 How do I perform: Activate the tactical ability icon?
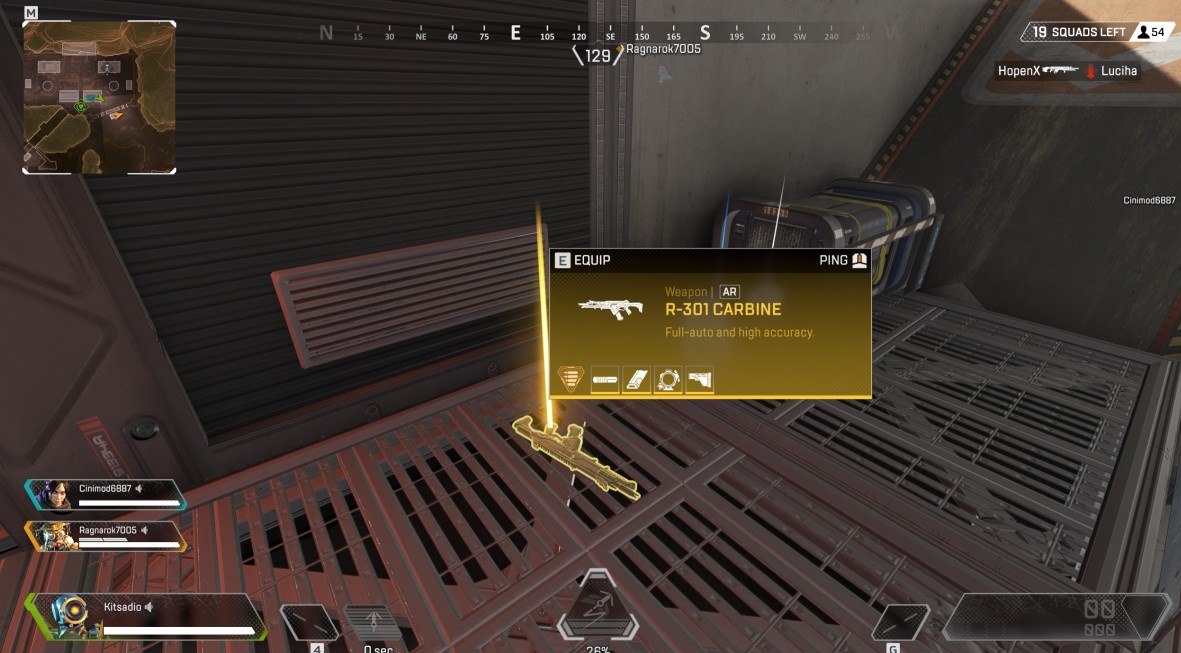click(x=372, y=622)
